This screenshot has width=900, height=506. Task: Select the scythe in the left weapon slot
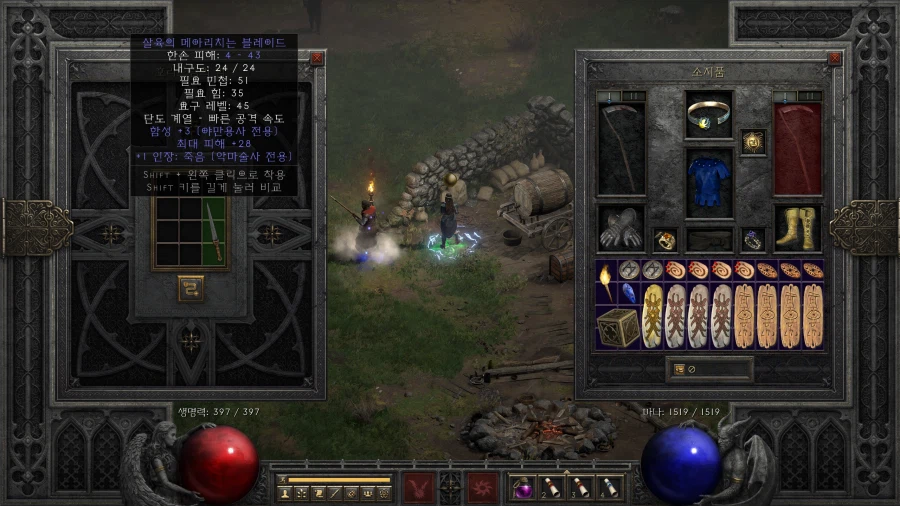[x=621, y=147]
